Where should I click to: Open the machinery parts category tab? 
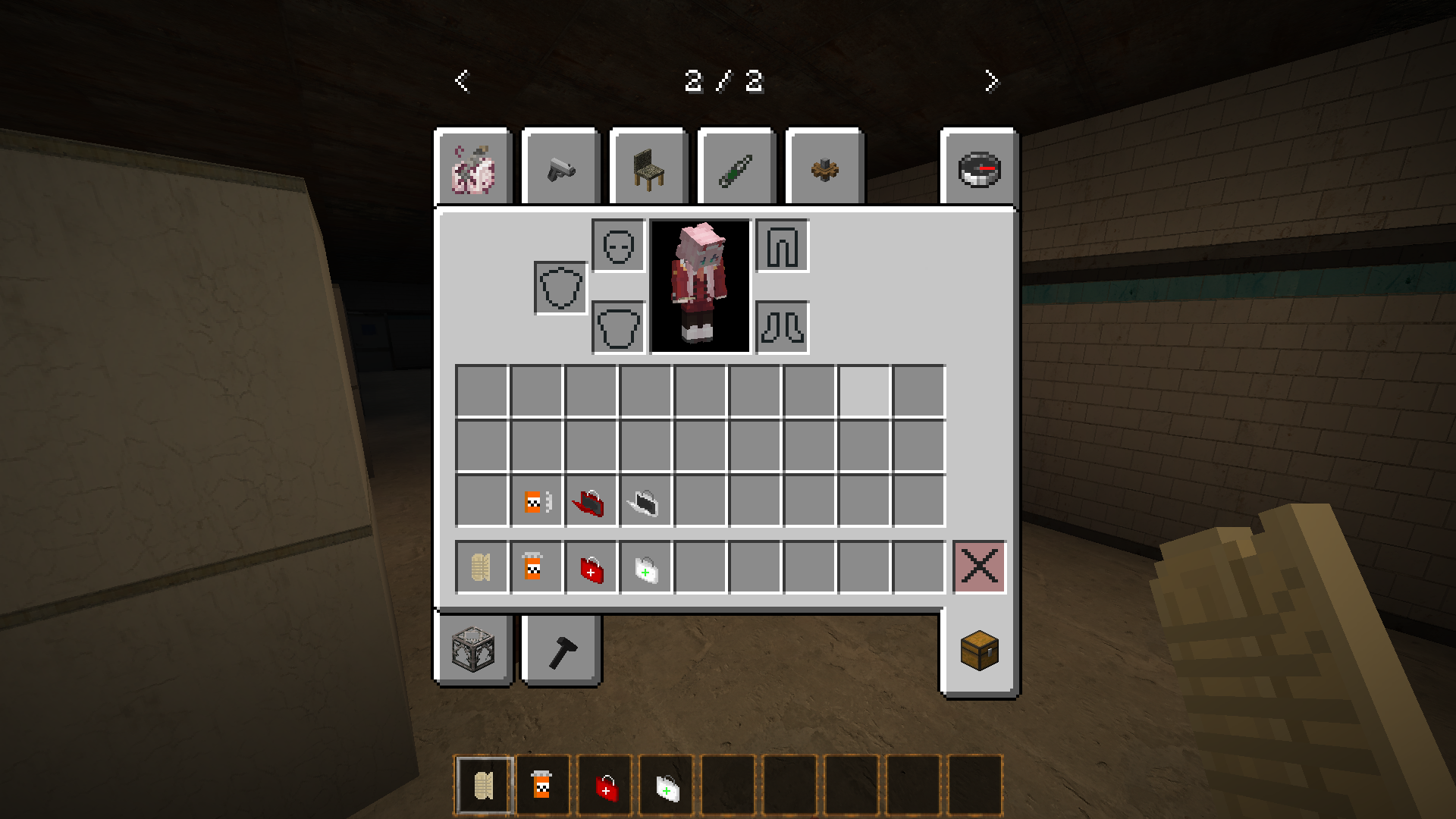[824, 167]
